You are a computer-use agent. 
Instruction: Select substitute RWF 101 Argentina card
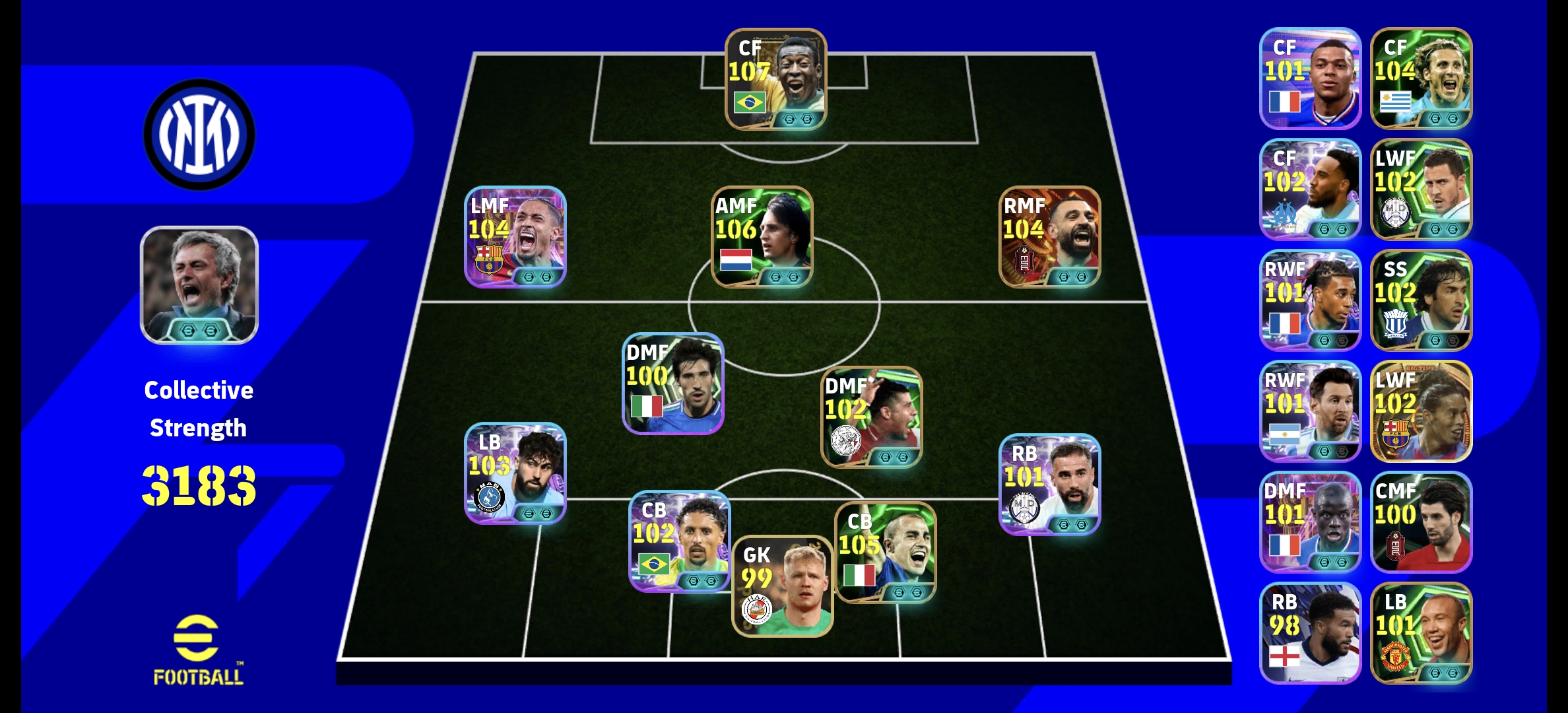tap(1310, 411)
